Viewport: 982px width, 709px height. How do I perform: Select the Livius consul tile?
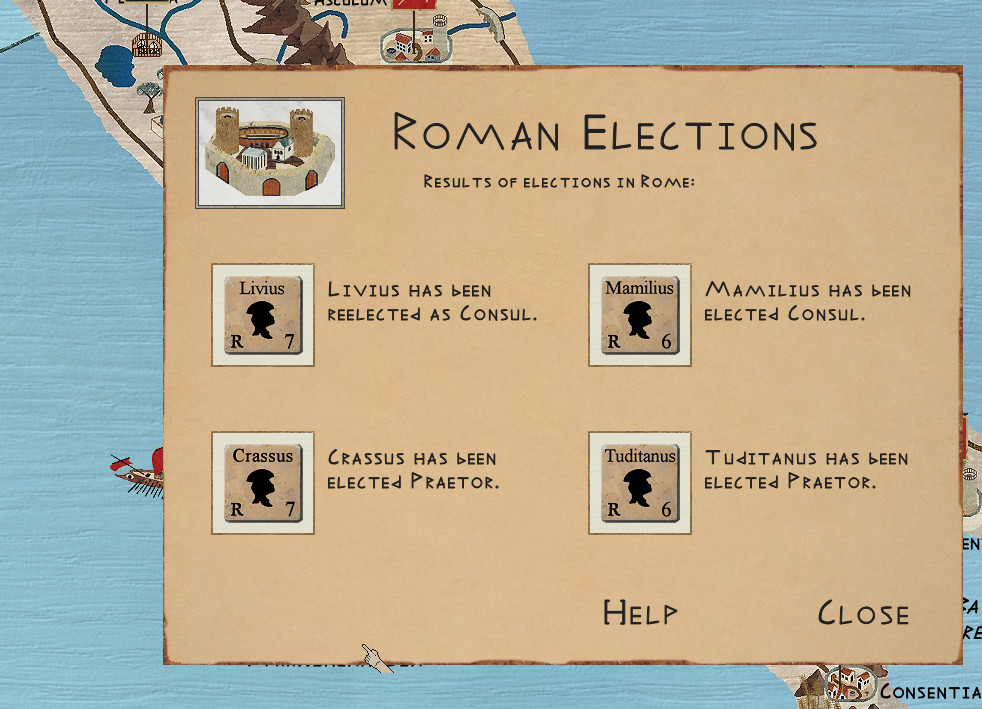tap(263, 315)
